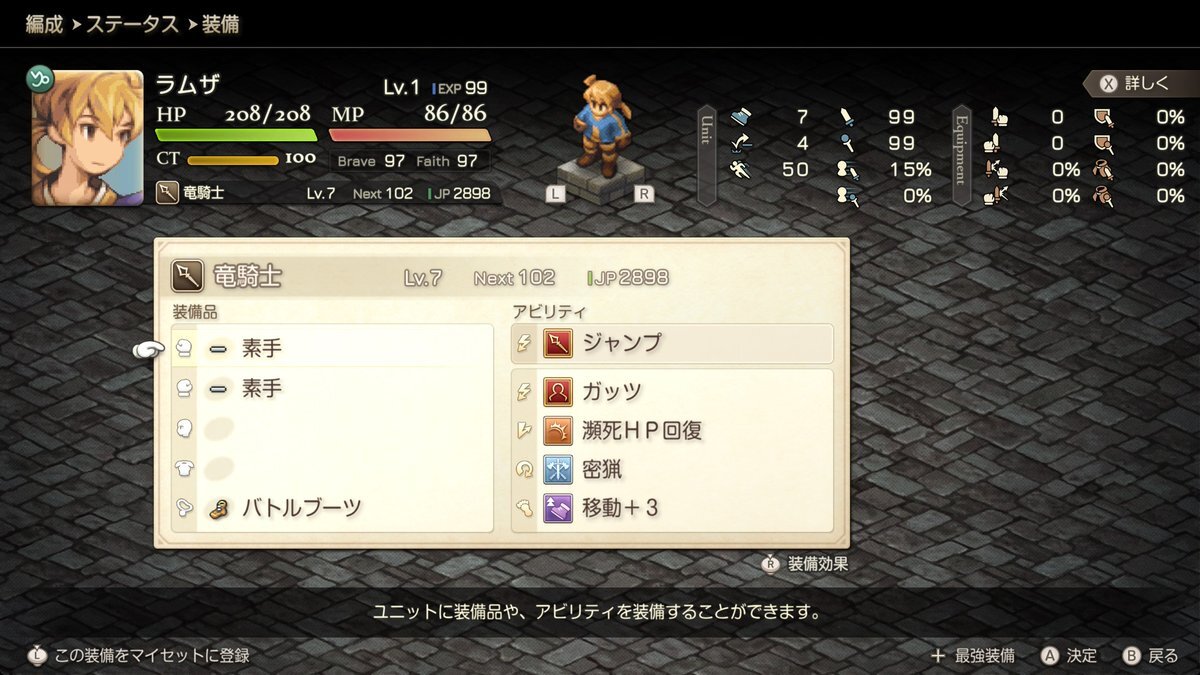Screen dimensions: 1200x675
Task: Show the 装備効果 equipment effects
Action: pos(806,564)
